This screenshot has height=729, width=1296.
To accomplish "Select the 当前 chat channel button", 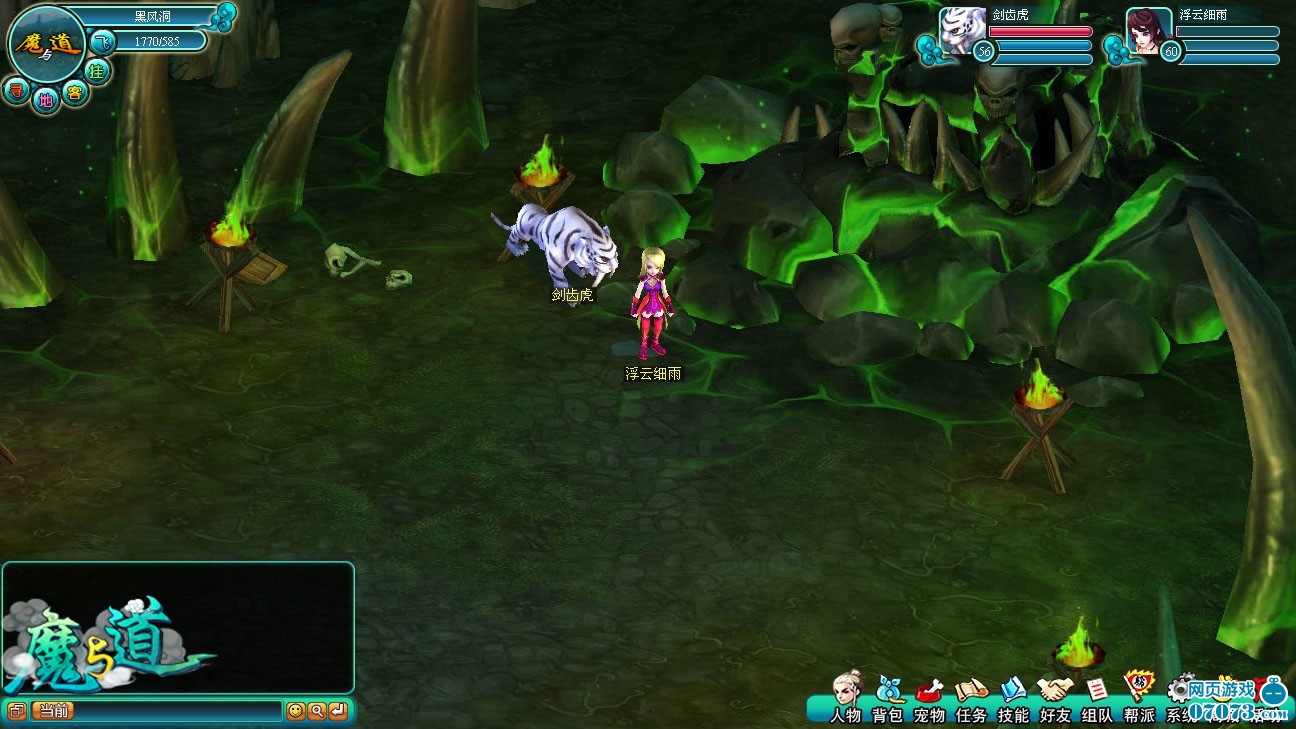I will (x=52, y=711).
